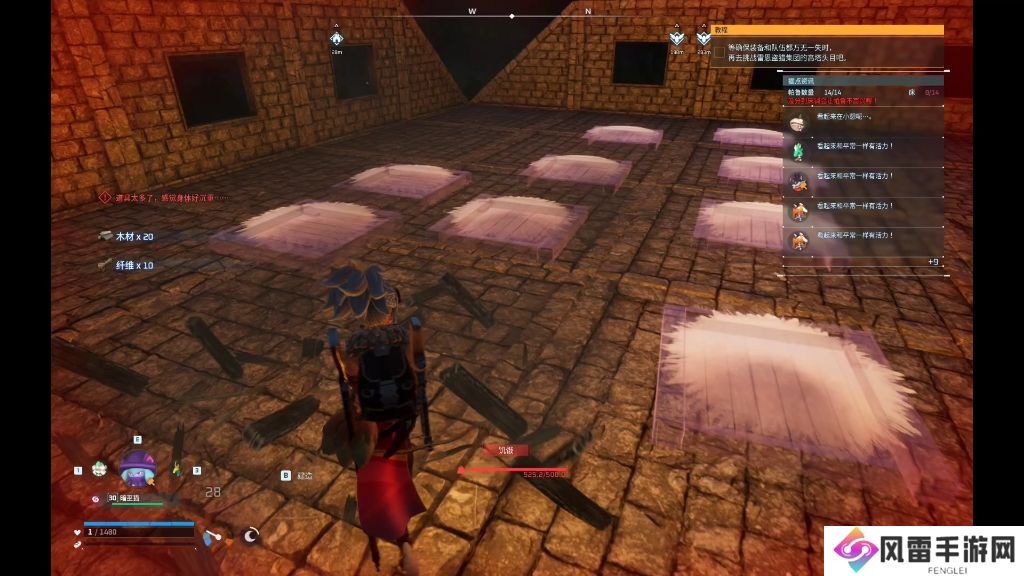Choose the white fluffy Pal party slot

click(99, 468)
